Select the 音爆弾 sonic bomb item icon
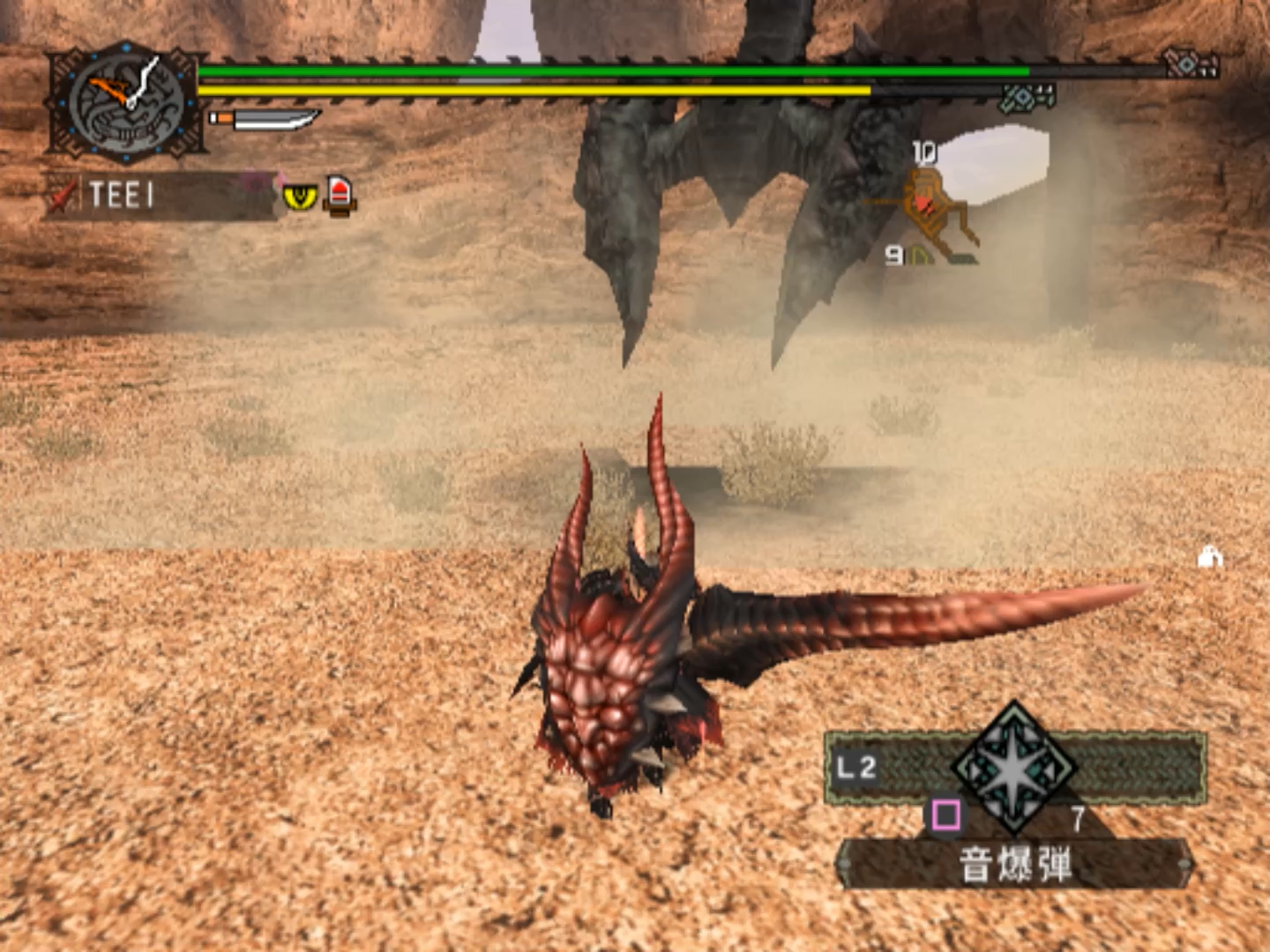1270x952 pixels. pyautogui.click(x=1014, y=767)
